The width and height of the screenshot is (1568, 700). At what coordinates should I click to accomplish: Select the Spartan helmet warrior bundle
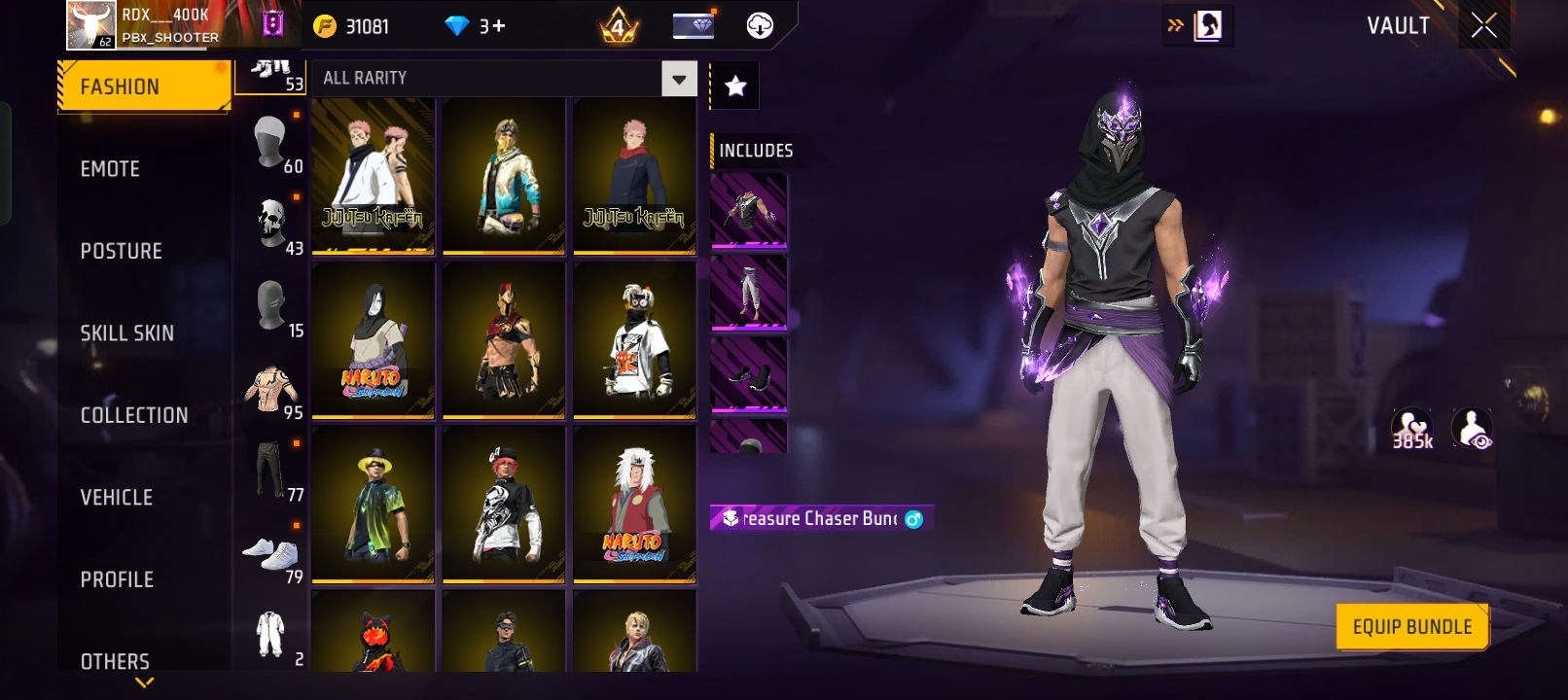[504, 339]
